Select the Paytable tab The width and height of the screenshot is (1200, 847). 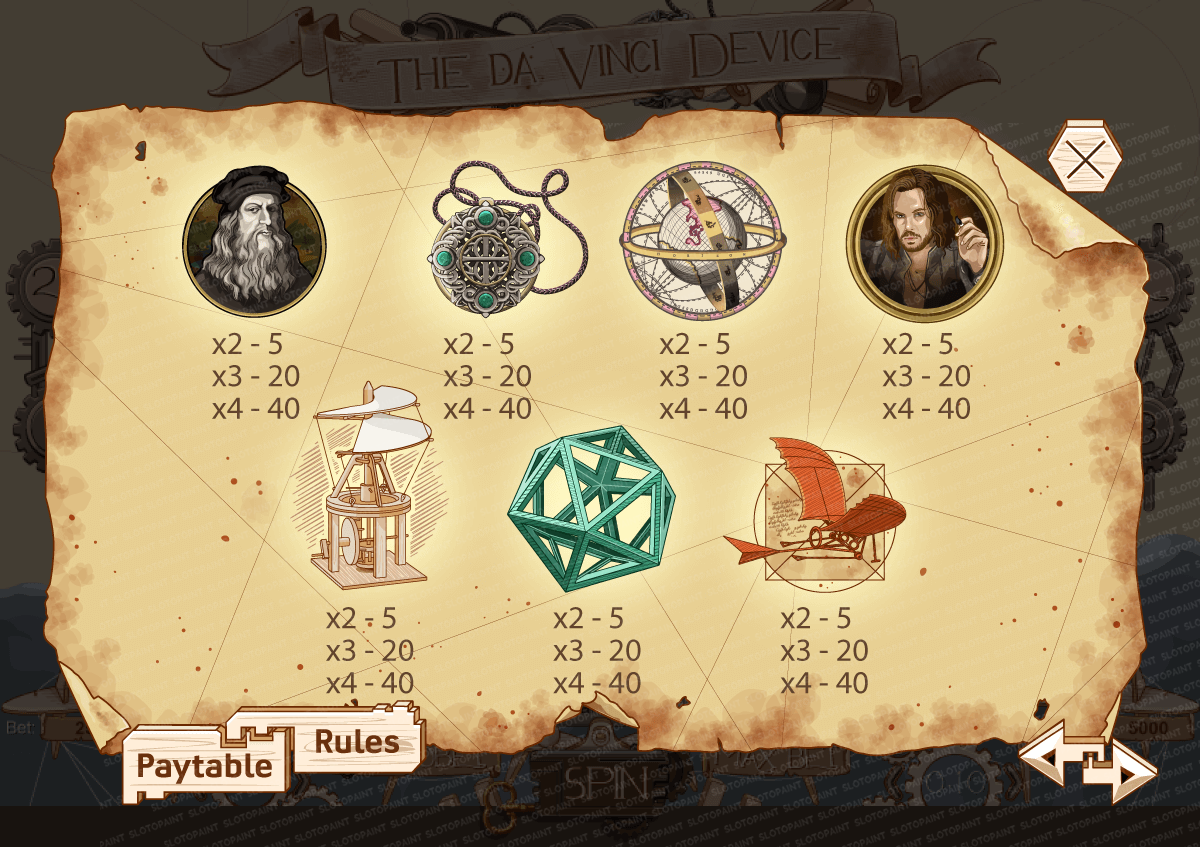click(x=204, y=766)
